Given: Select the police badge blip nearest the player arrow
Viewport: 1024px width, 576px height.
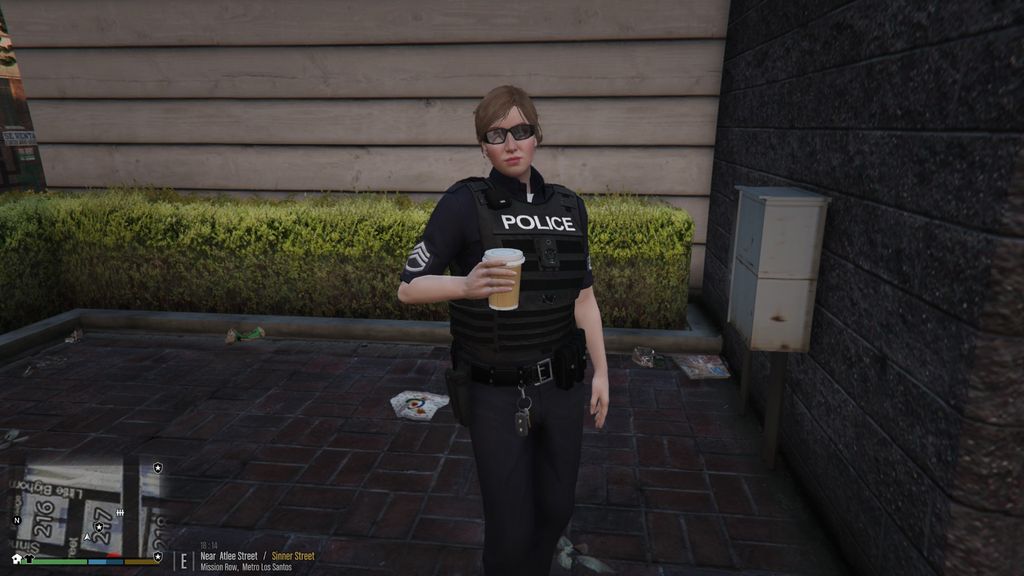Looking at the screenshot, I should (99, 527).
